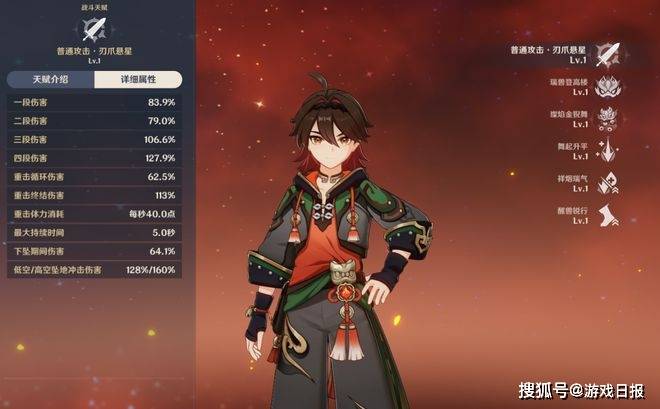This screenshot has width=660, height=409.
Task: Show the 祥烟瑞气 passive talent
Action: pyautogui.click(x=606, y=182)
